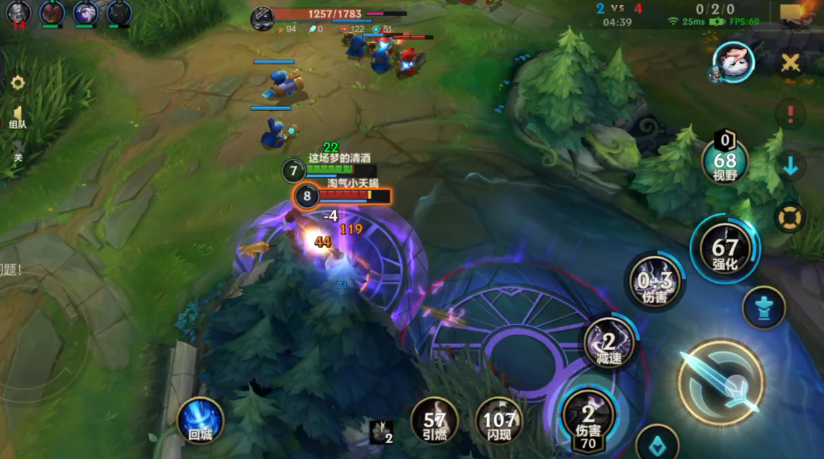Tap the blue minion target button
The width and height of the screenshot is (824, 459).
coord(657,441)
